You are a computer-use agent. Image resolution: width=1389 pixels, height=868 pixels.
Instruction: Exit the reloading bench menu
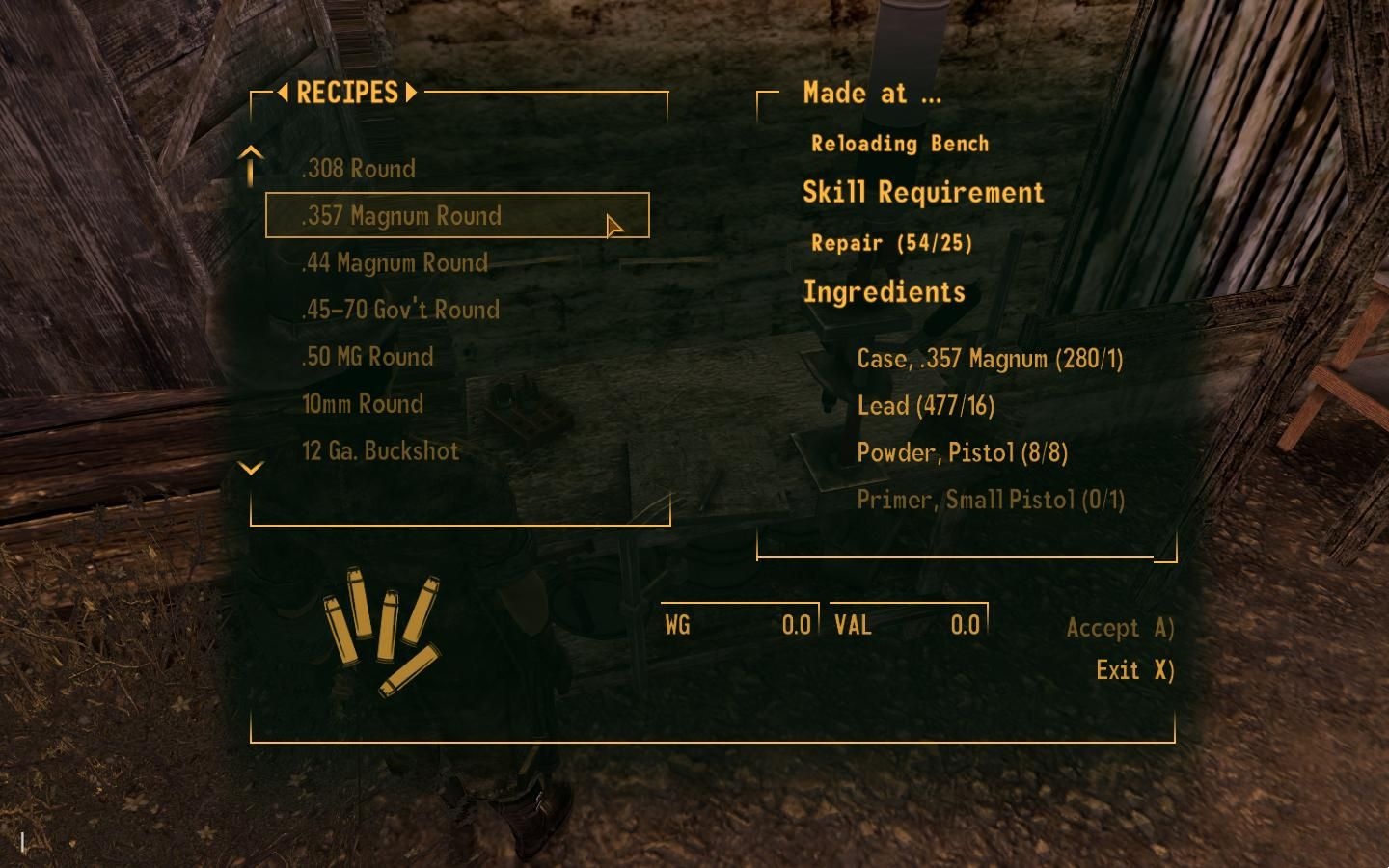click(1134, 670)
